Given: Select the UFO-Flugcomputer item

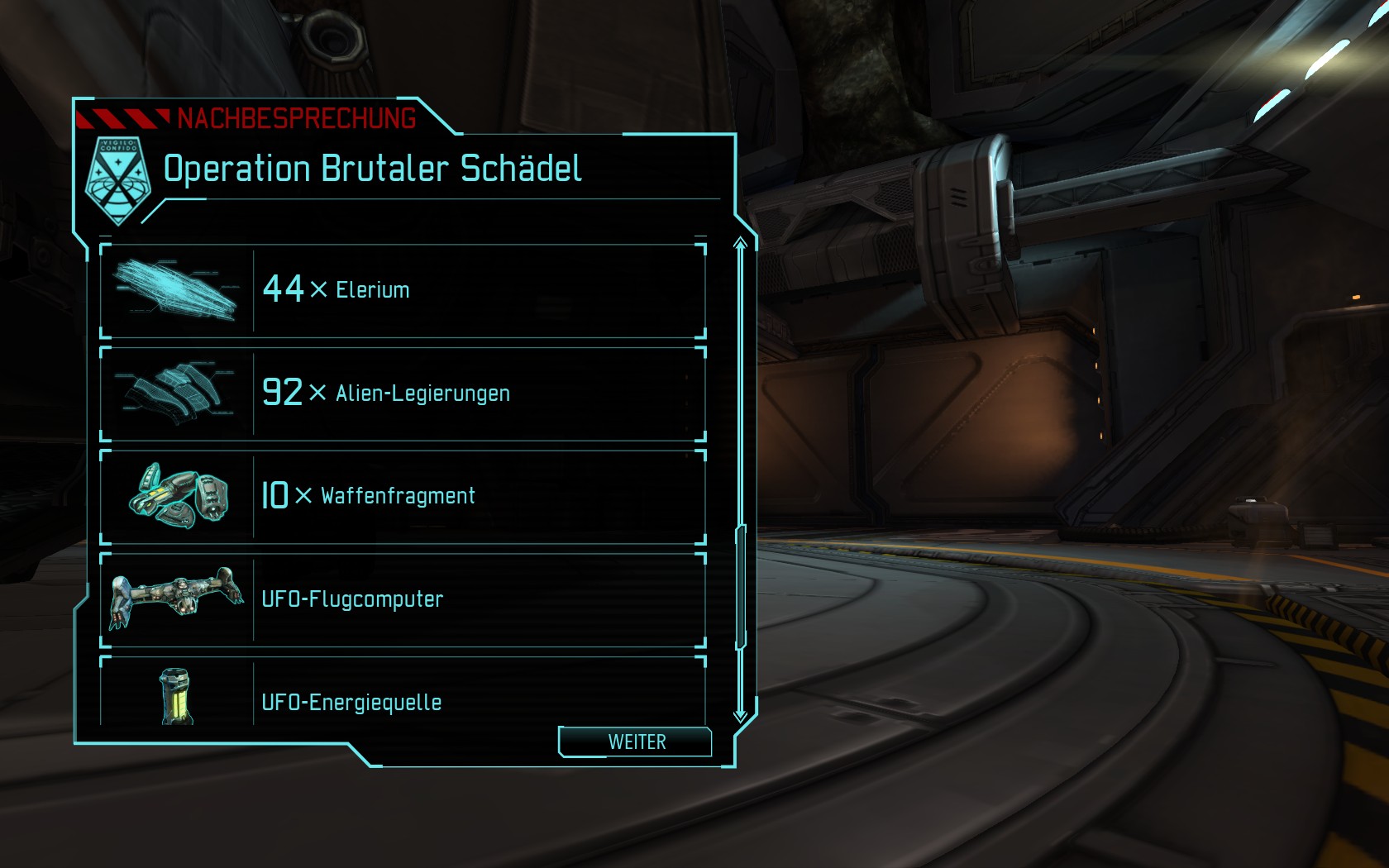Looking at the screenshot, I should tap(403, 599).
